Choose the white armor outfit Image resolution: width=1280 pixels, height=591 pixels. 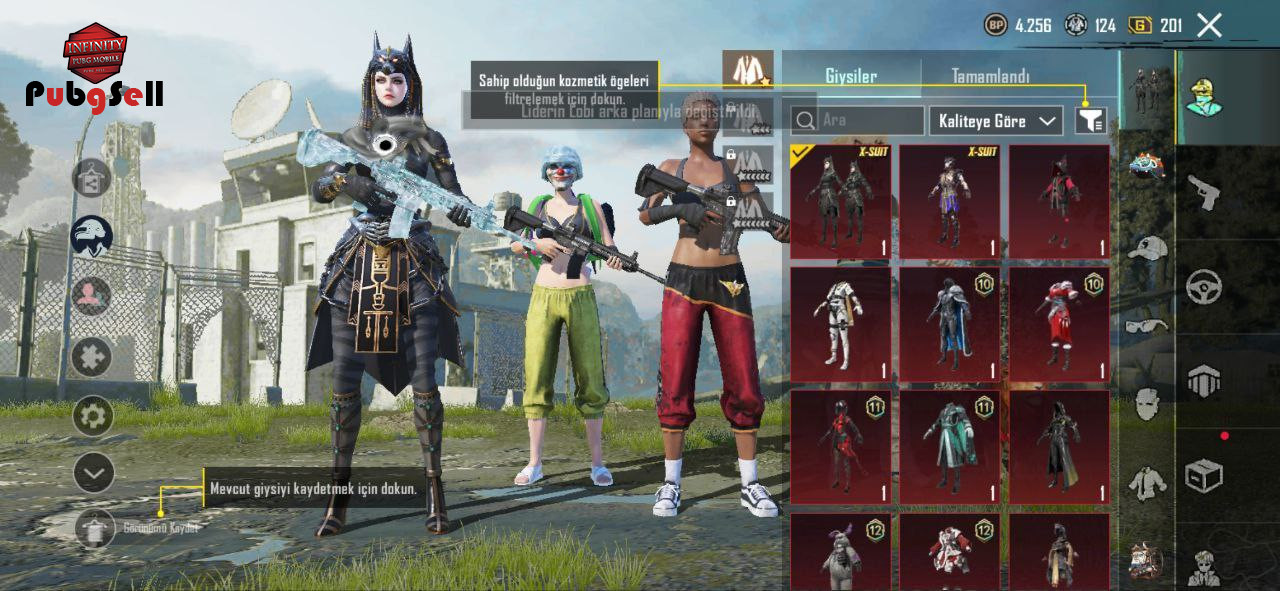[840, 325]
